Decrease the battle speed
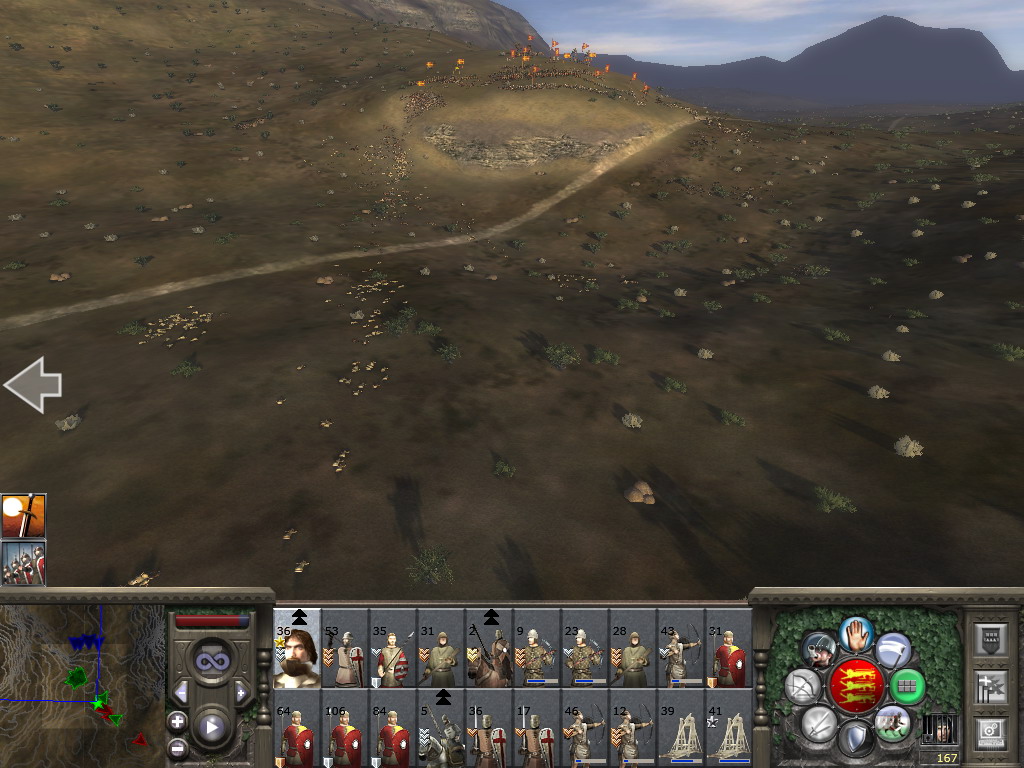 (181, 692)
